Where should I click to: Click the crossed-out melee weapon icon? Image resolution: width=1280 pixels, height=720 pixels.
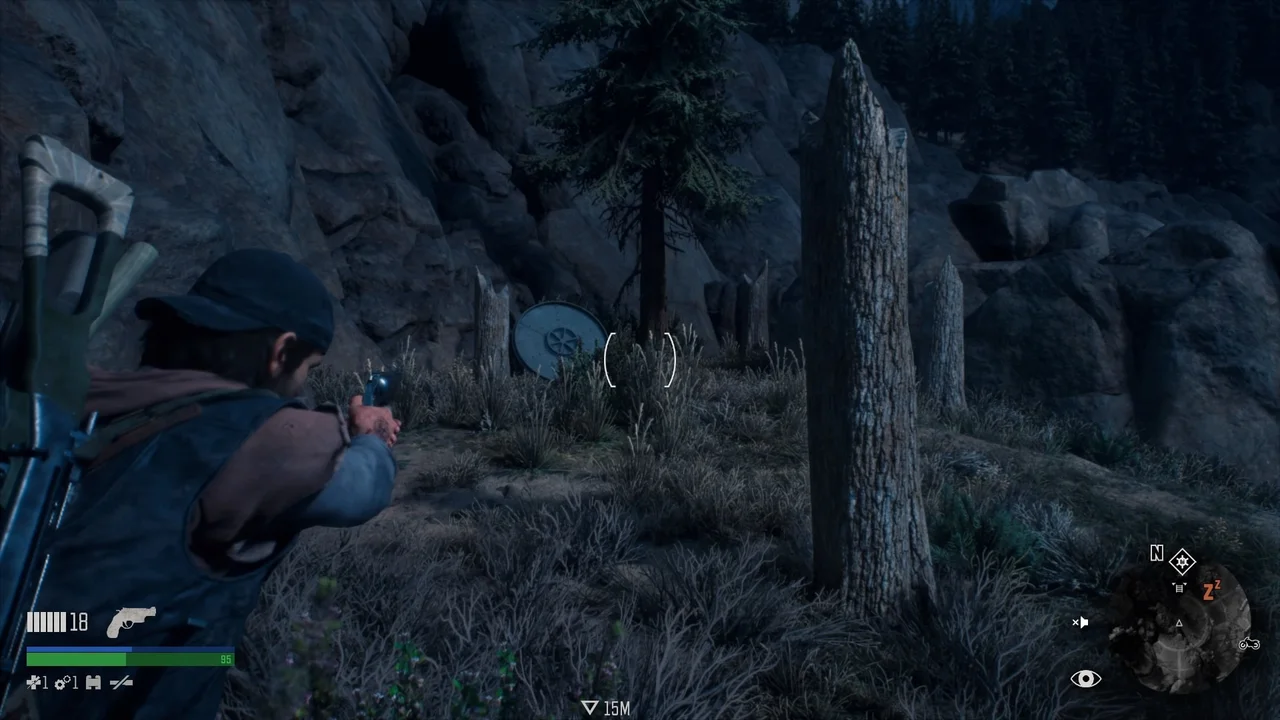[x=121, y=683]
